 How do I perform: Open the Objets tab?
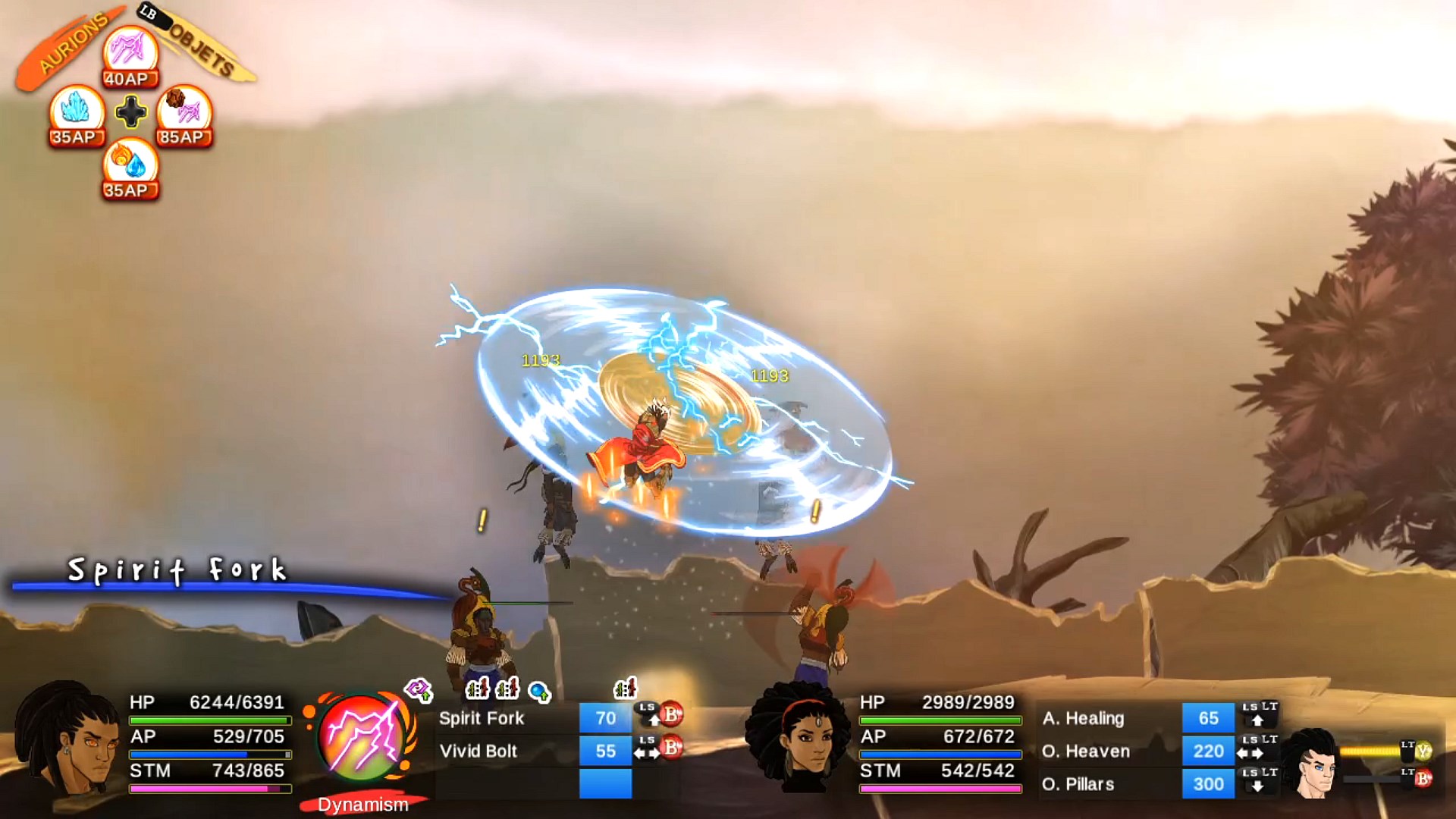click(201, 47)
